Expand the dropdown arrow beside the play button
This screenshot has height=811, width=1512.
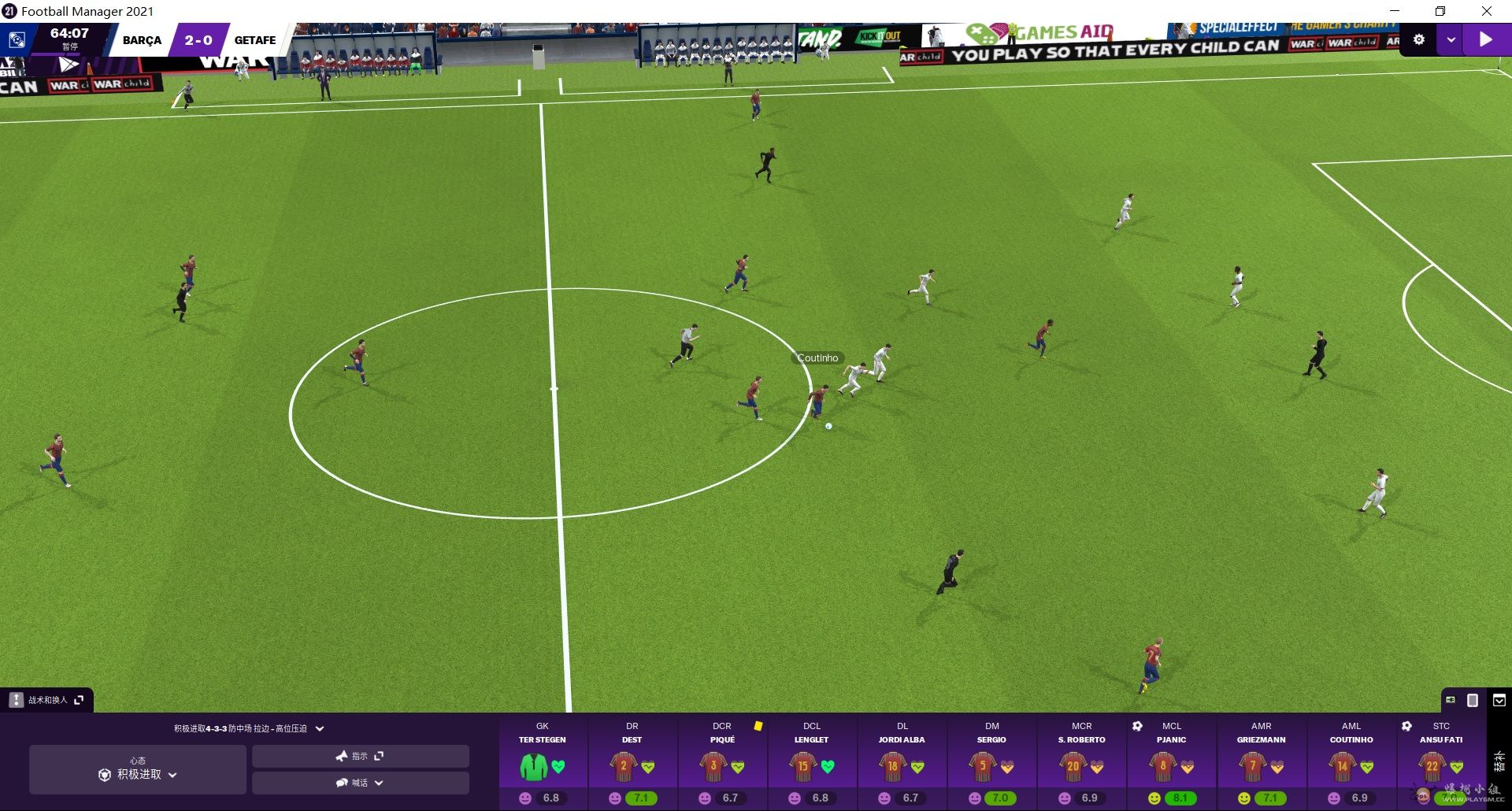point(1451,39)
